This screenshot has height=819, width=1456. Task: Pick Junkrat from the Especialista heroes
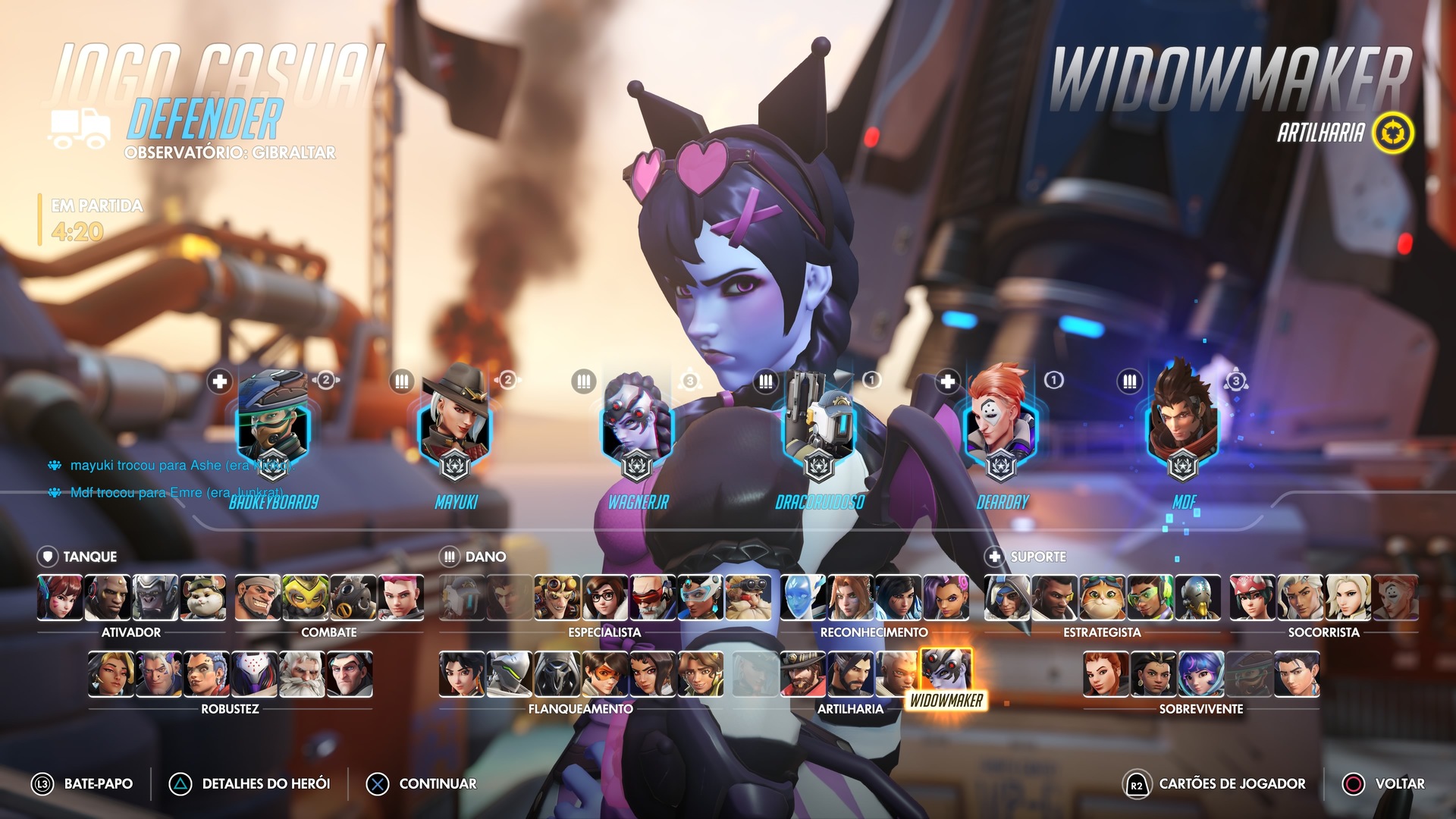pos(557,598)
